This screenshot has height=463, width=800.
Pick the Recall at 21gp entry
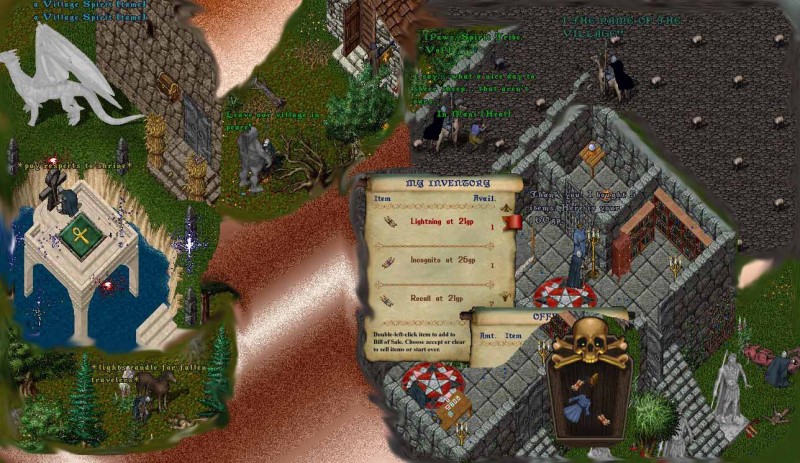[436, 297]
